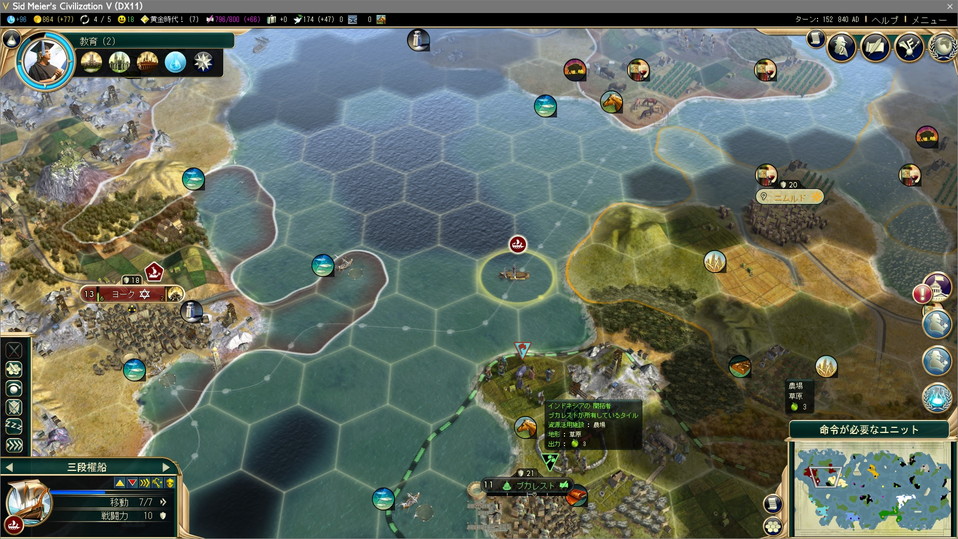Viewport: 958px width, 539px height.
Task: Open the diplomacy overview horn icon
Action: (909, 46)
